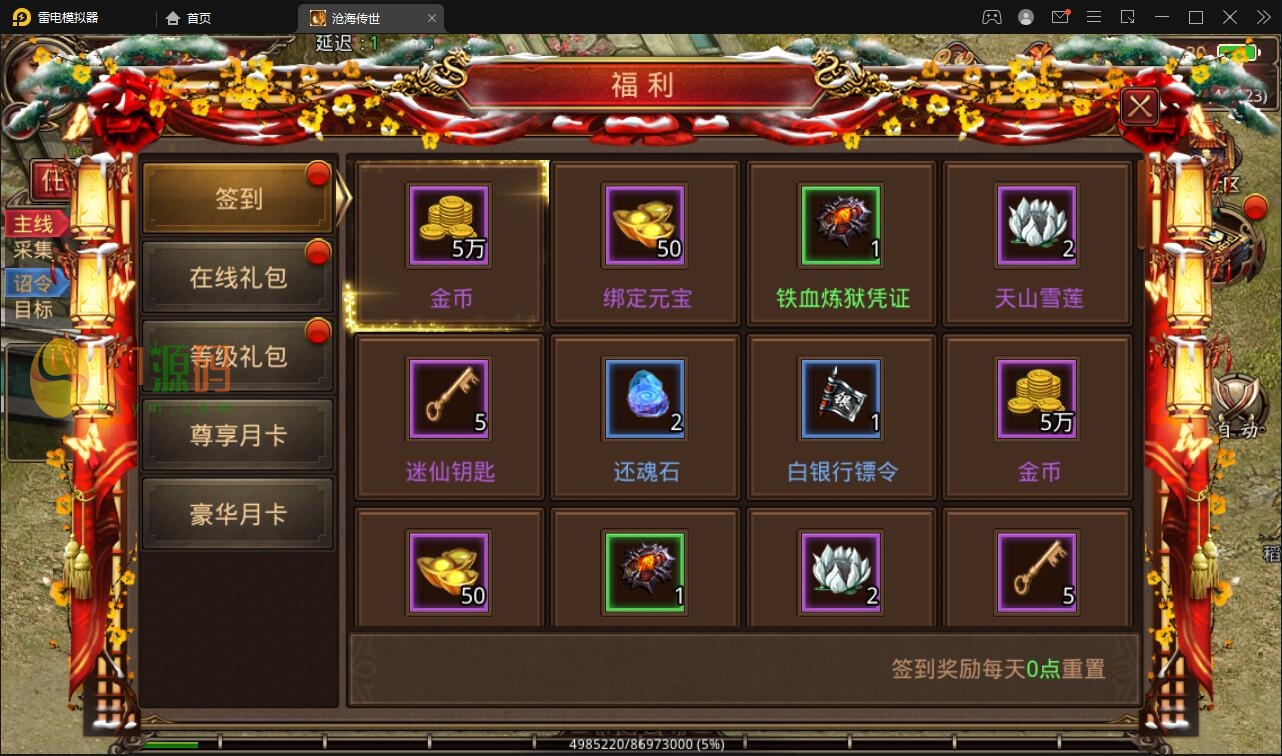
Task: Click the 还魂石 blue stone icon
Action: pos(645,398)
